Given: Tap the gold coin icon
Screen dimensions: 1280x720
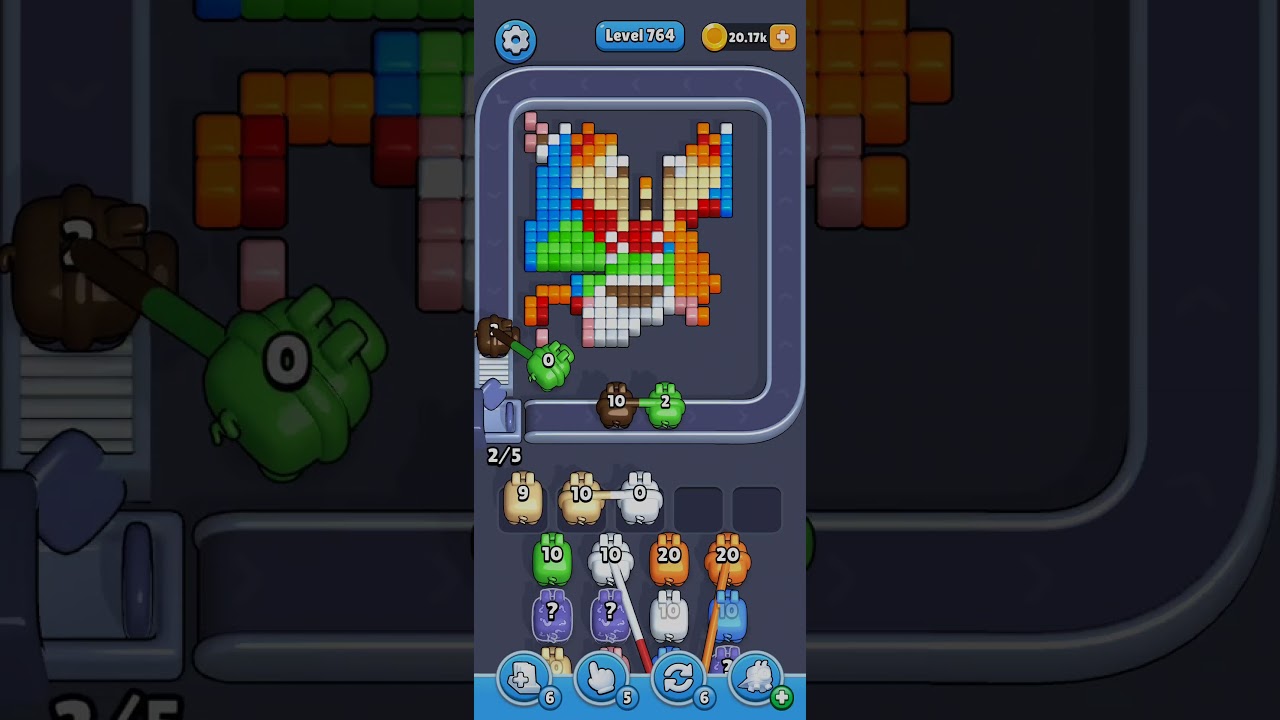Looking at the screenshot, I should click(x=717, y=37).
